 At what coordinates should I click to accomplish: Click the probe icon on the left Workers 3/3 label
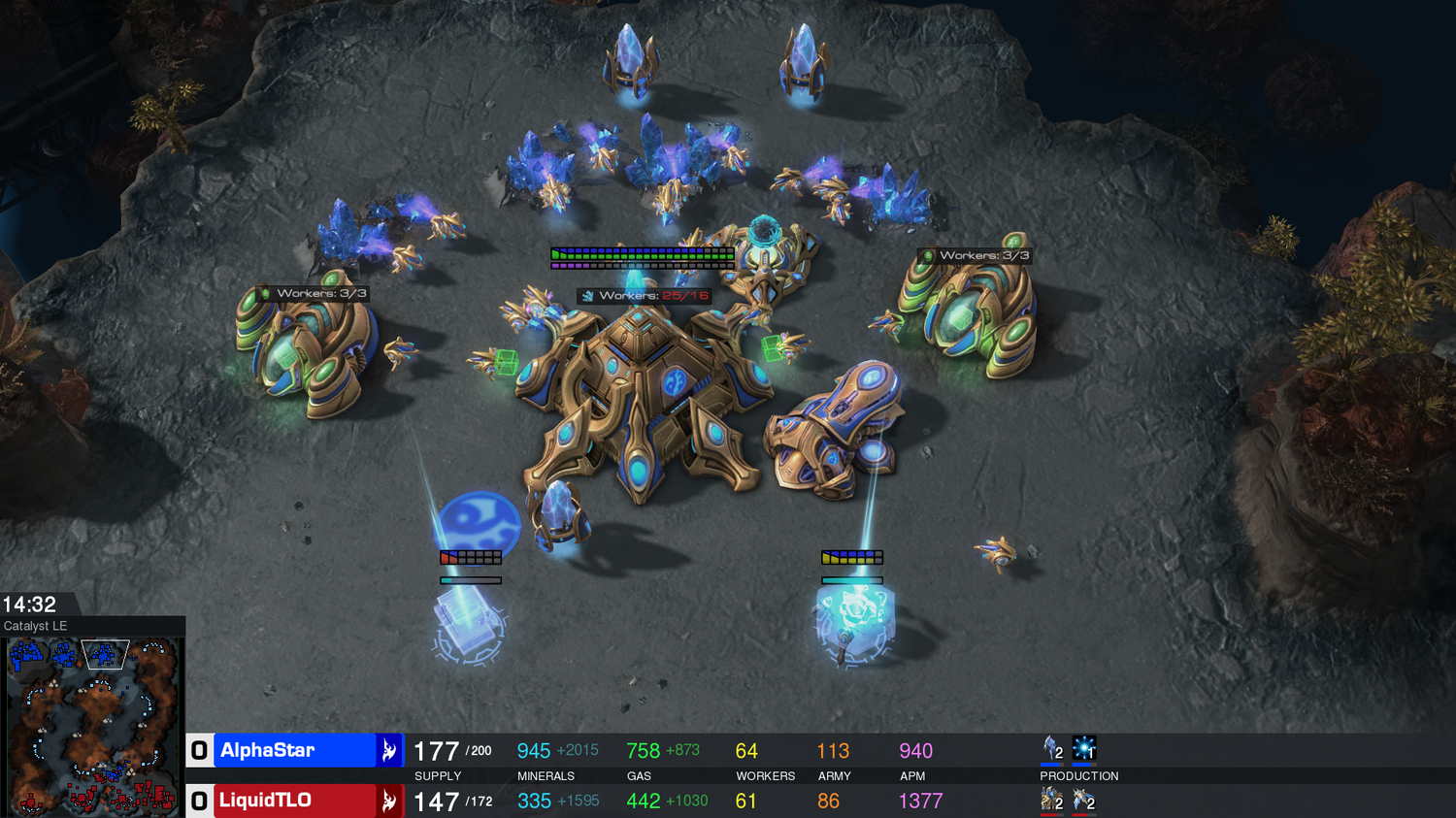[264, 292]
